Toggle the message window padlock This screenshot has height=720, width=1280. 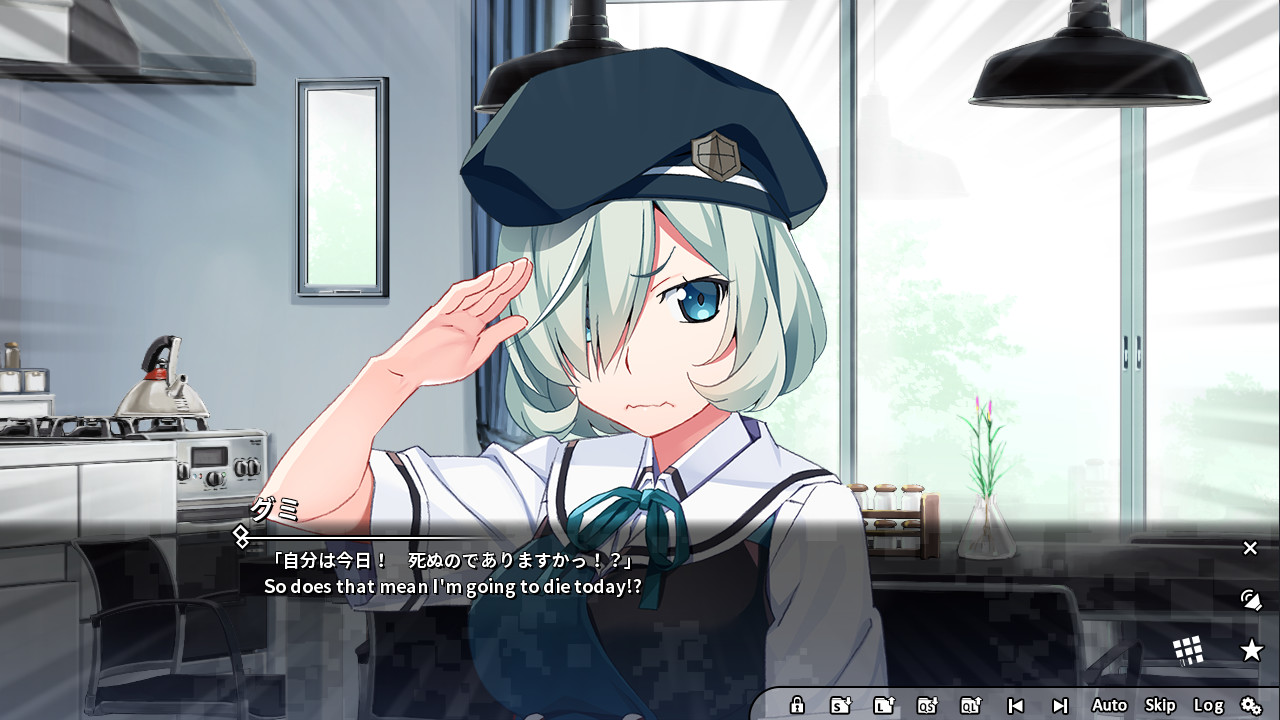click(797, 705)
